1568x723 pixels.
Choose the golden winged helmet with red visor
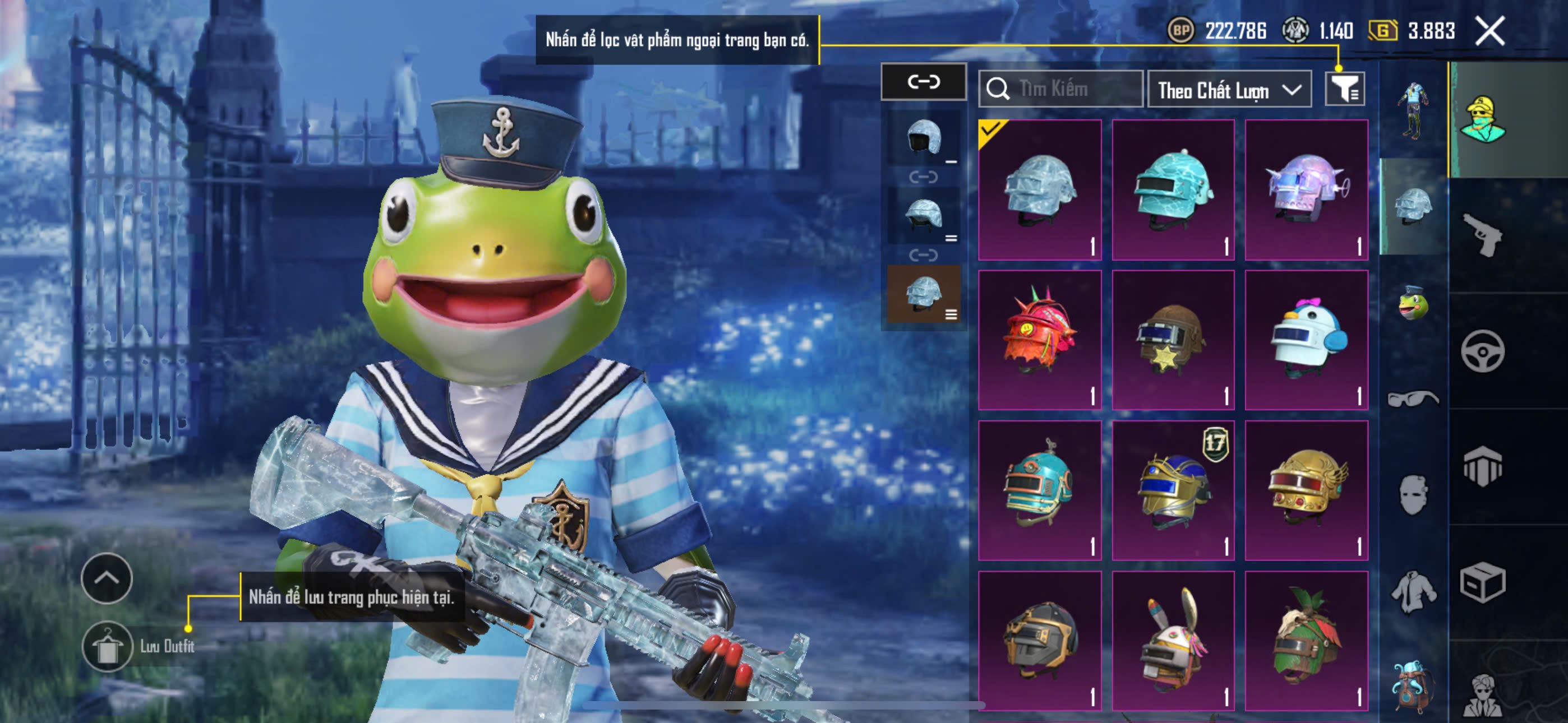pos(1306,490)
